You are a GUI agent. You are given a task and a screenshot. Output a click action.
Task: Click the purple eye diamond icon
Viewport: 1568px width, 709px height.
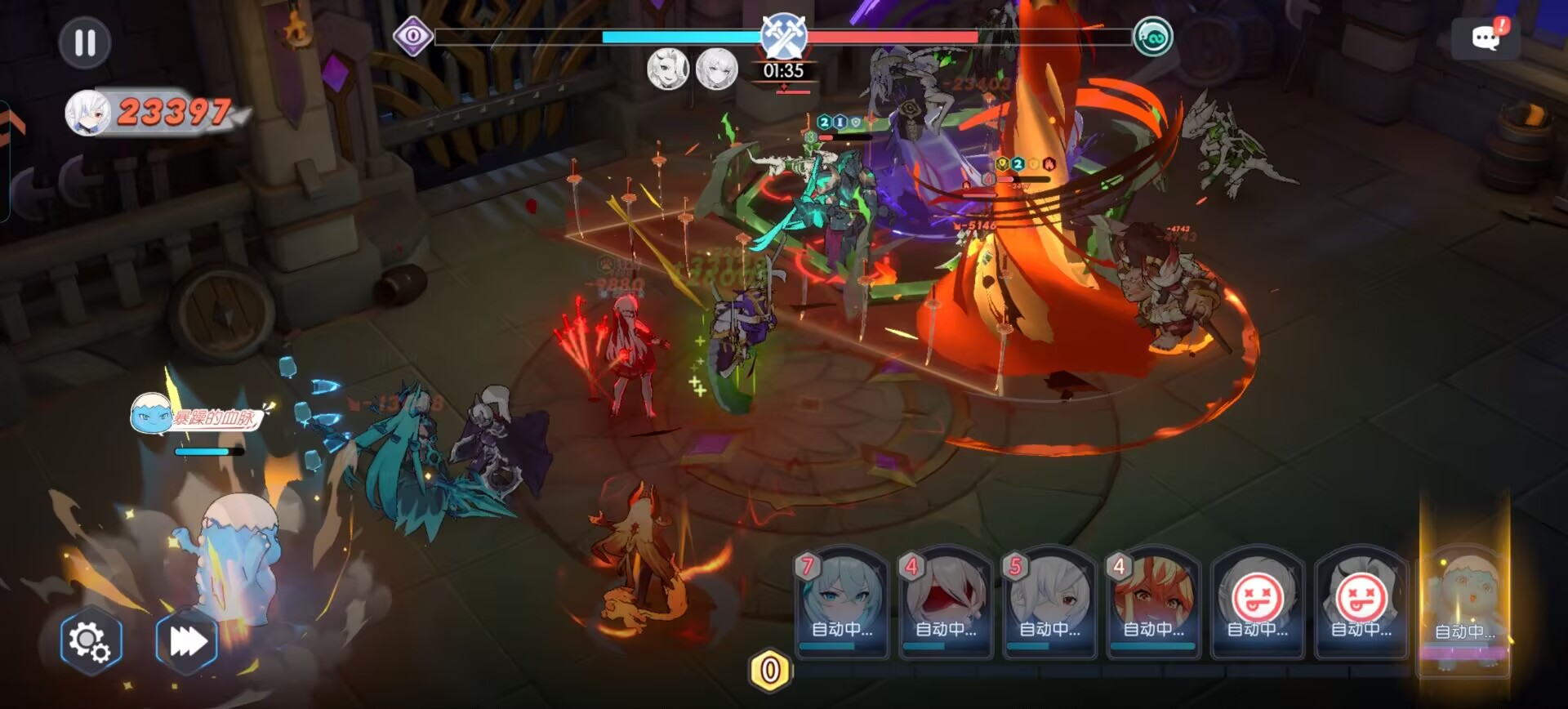(413, 36)
